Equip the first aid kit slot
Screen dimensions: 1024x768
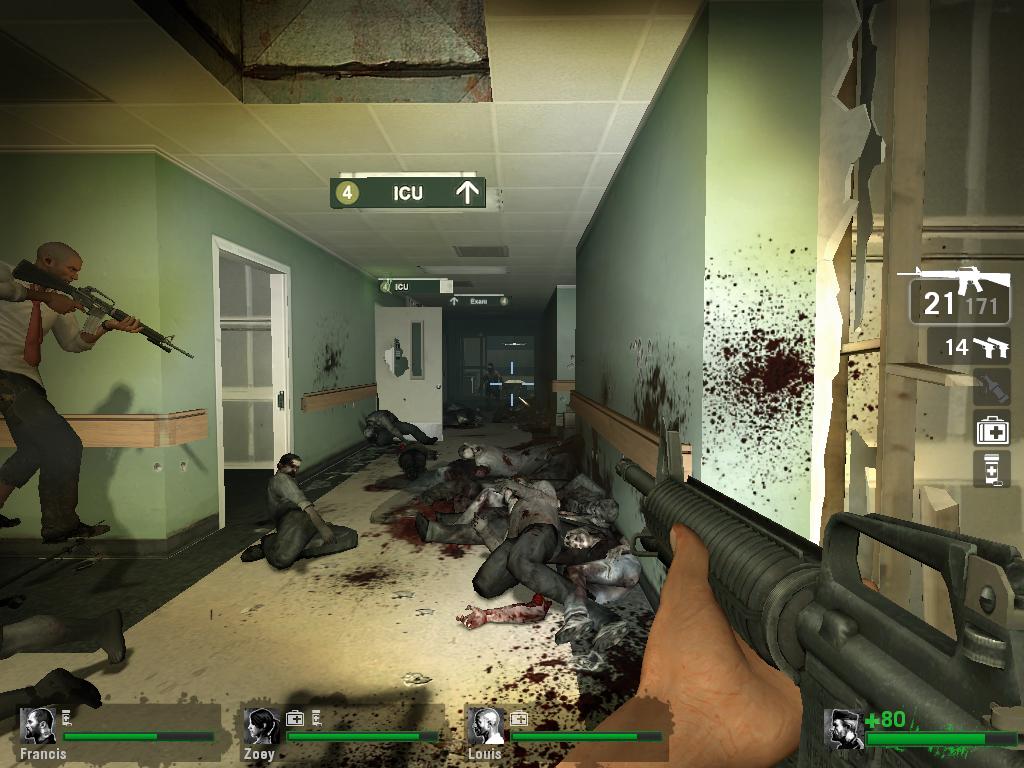click(992, 429)
